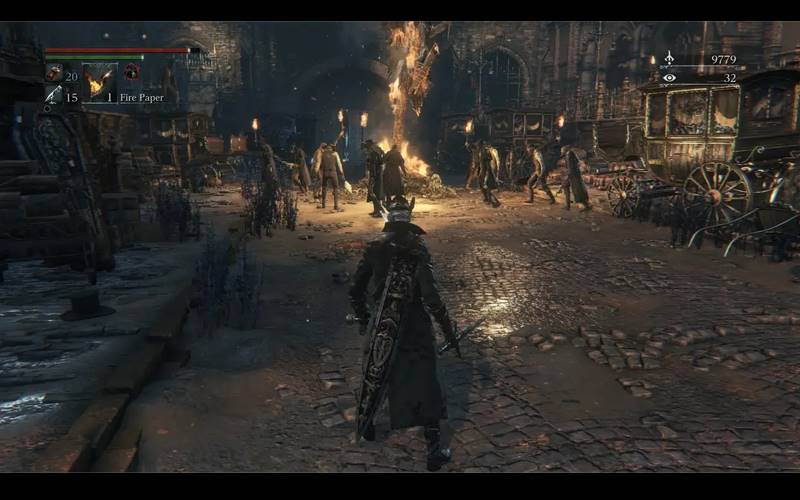
Task: Click the quicksilver bullet icon
Action: click(53, 96)
